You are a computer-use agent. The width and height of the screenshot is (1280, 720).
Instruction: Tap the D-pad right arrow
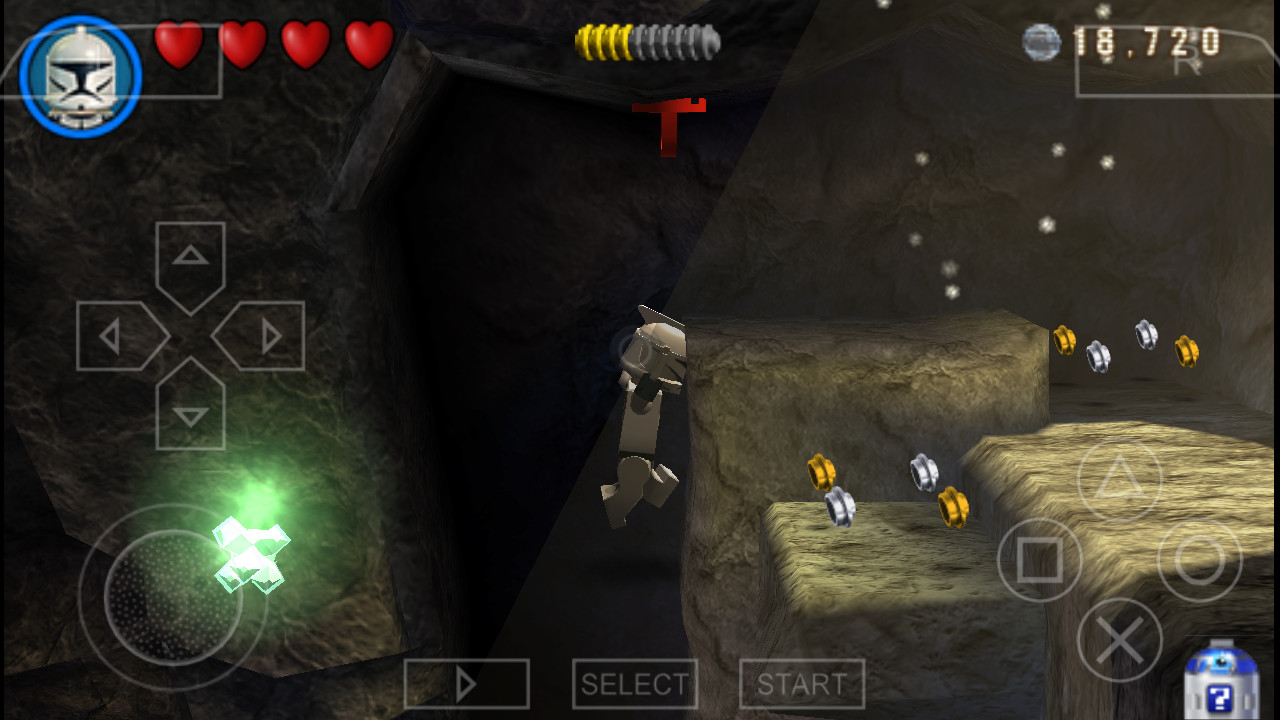(x=262, y=336)
